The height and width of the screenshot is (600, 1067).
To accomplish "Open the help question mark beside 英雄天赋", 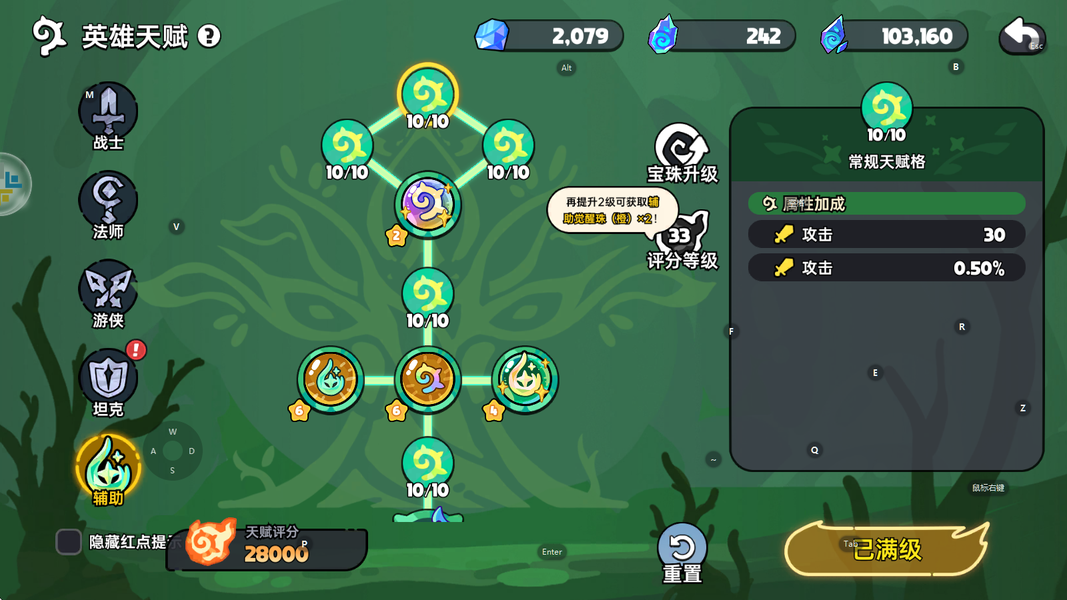I will click(209, 37).
